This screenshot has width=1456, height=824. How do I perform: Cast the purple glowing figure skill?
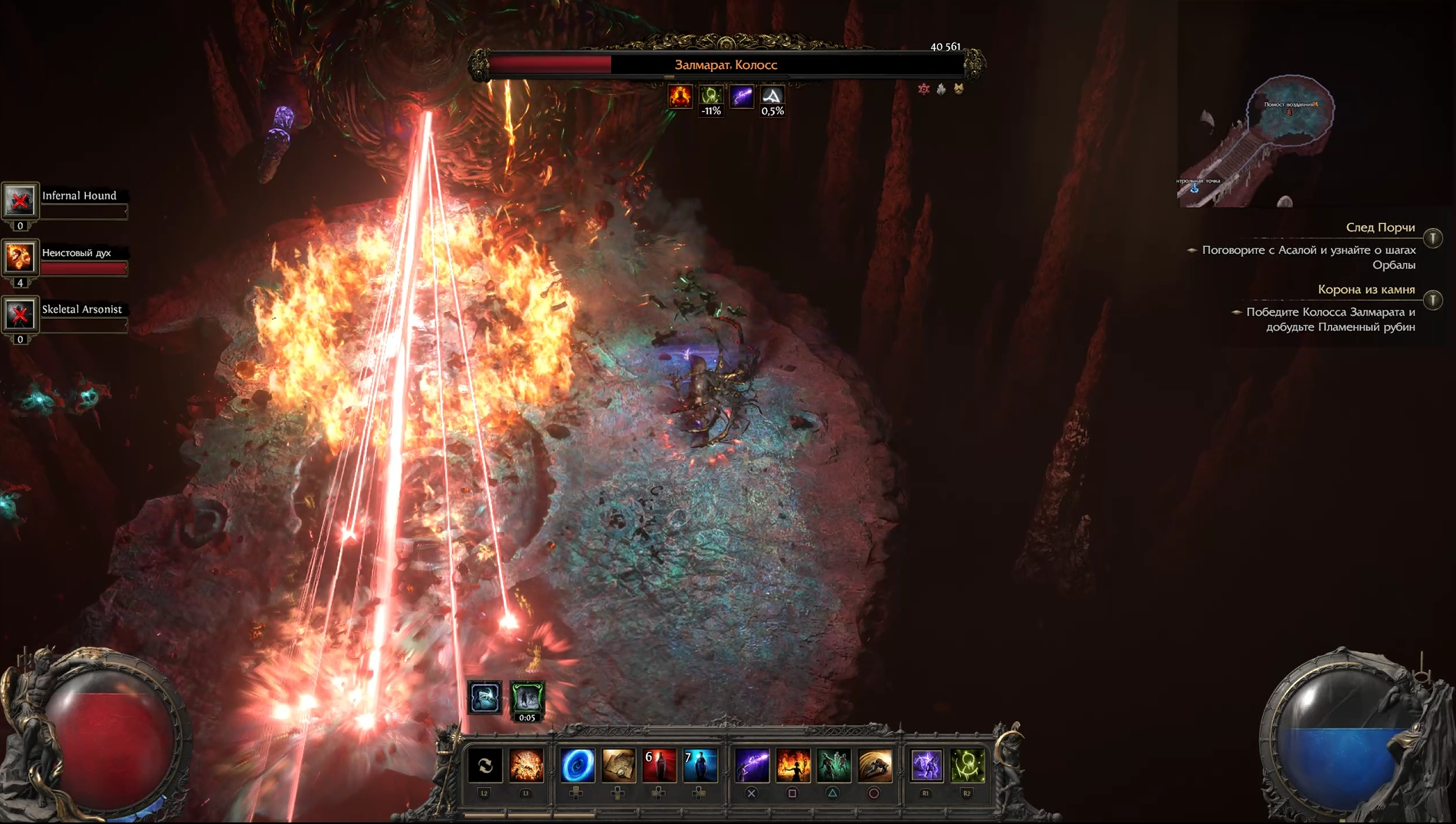click(926, 765)
